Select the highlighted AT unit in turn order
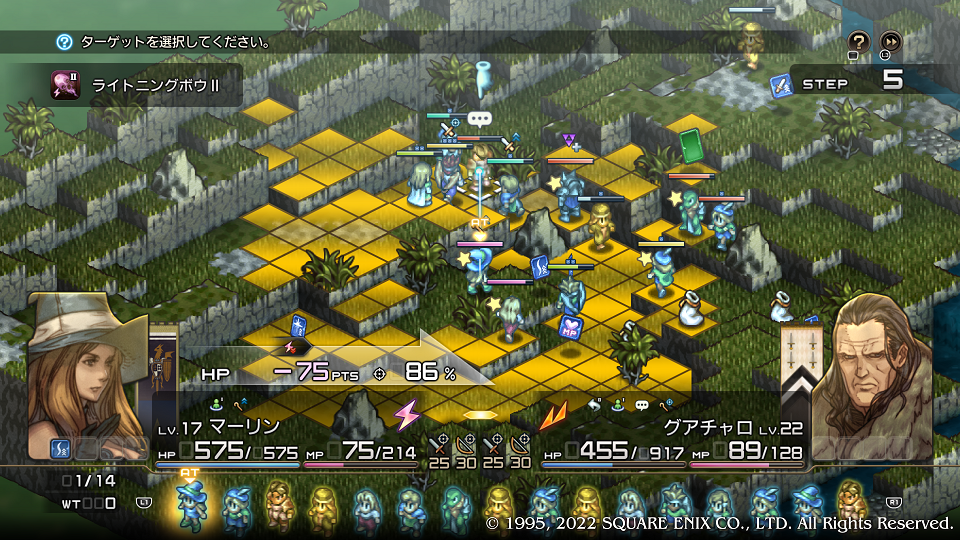 pos(189,505)
